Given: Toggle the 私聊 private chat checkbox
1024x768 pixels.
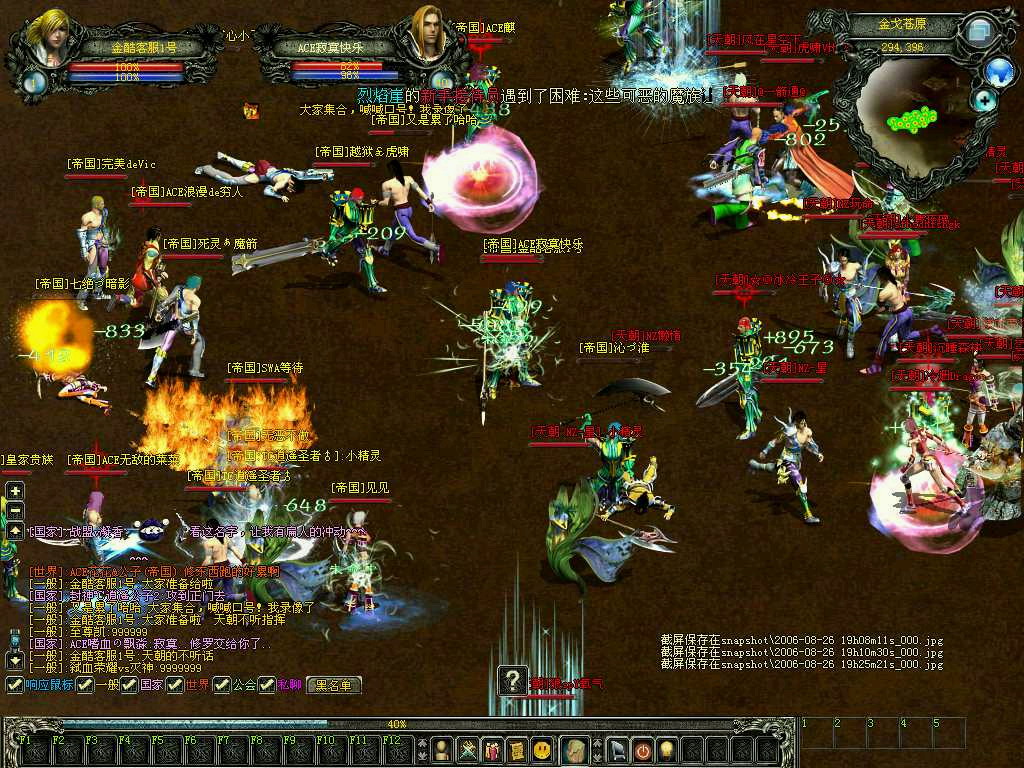Looking at the screenshot, I should (x=267, y=685).
